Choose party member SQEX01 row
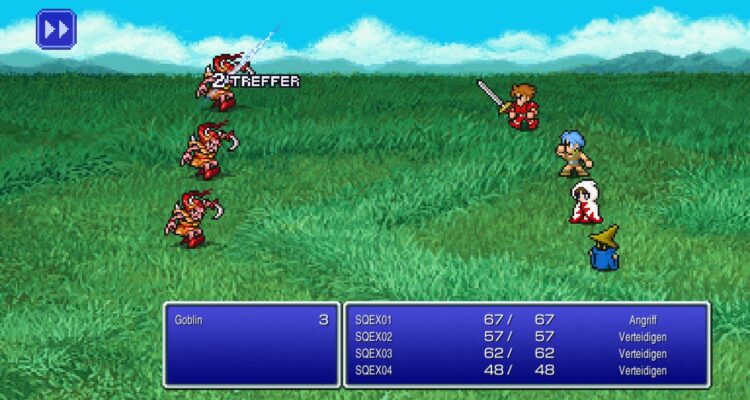750x400 pixels. pyautogui.click(x=525, y=320)
